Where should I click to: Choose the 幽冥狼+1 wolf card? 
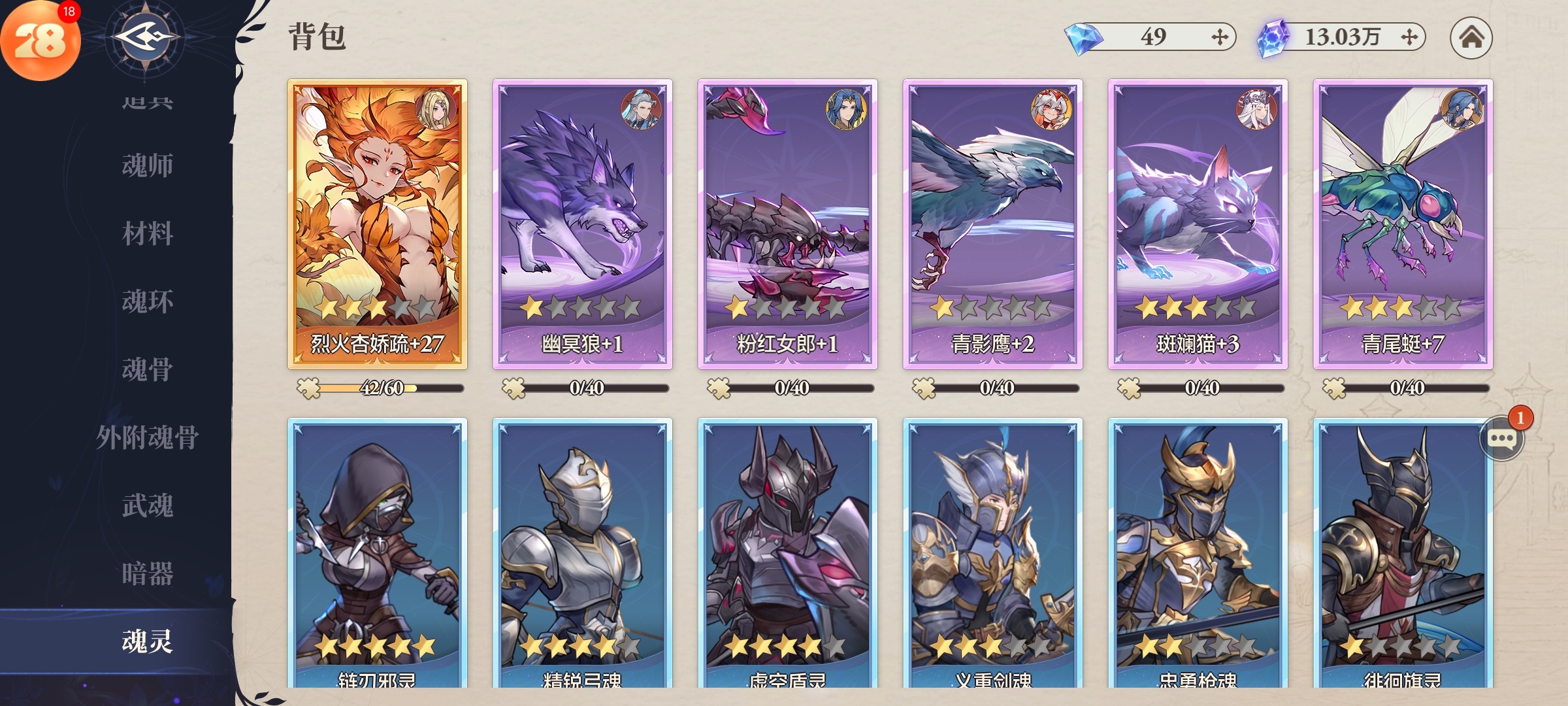583,224
